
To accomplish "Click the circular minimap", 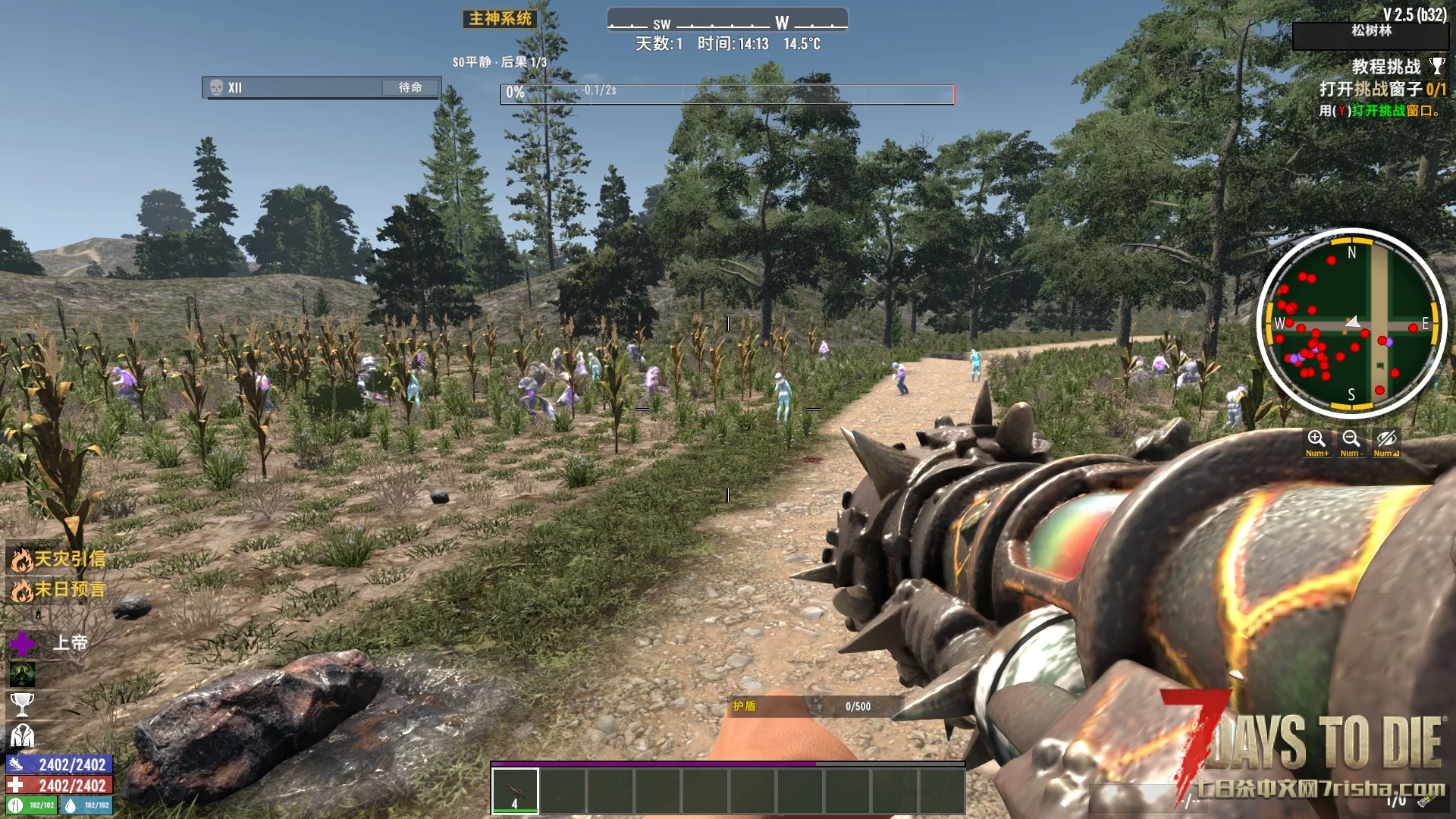I will [x=1351, y=324].
